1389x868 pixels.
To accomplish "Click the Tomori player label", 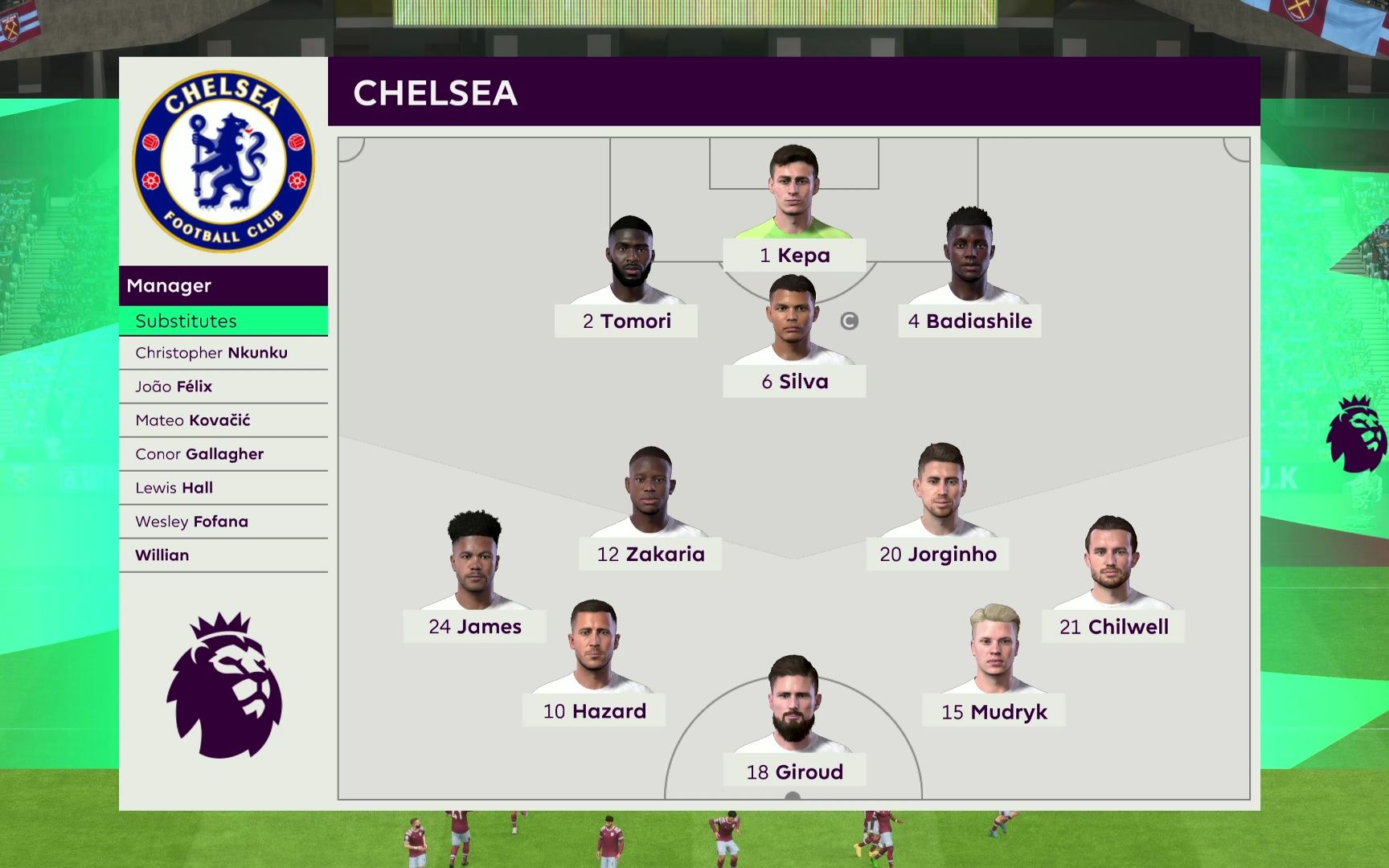I will [x=626, y=321].
